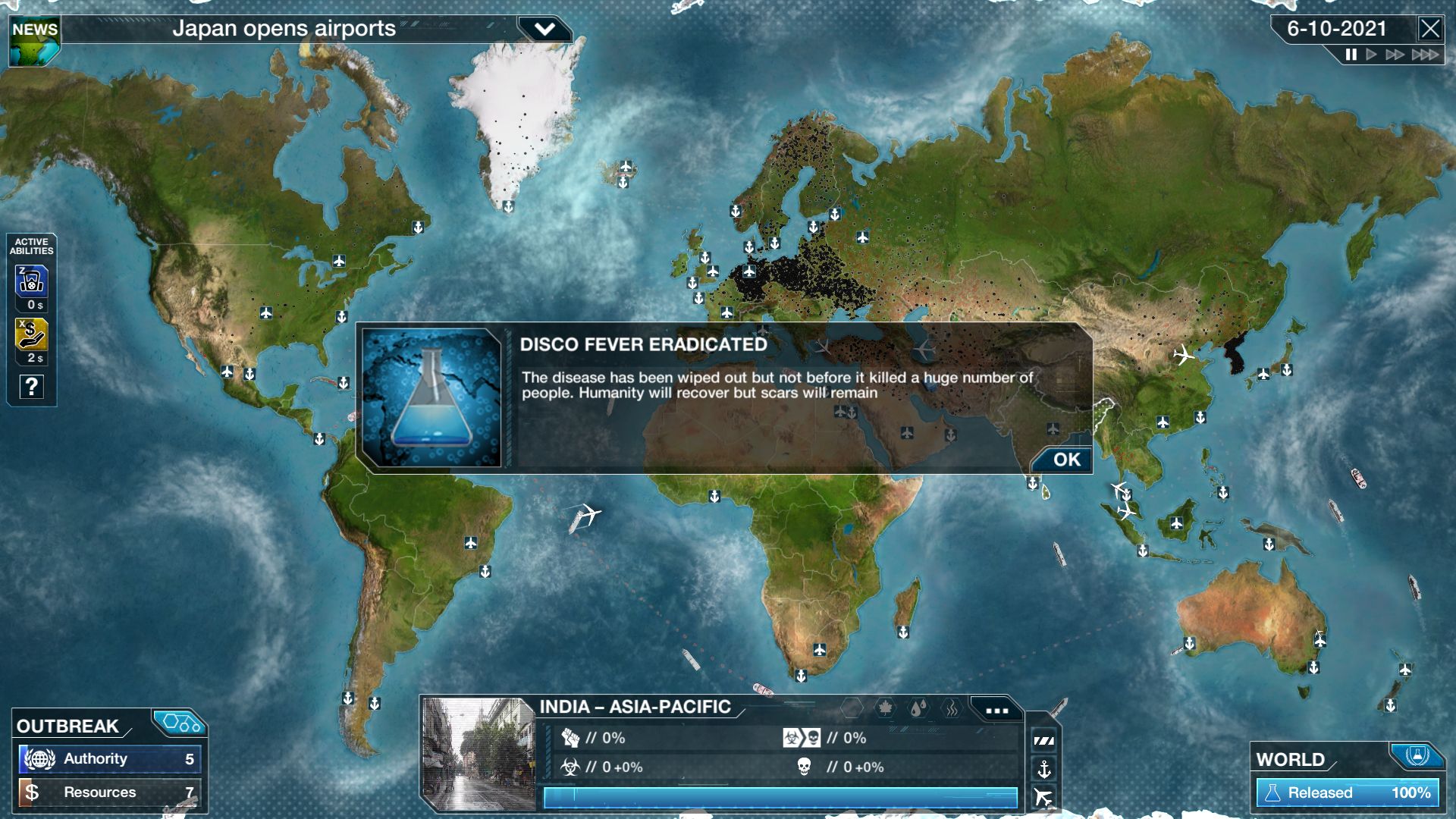The width and height of the screenshot is (1456, 819).
Task: Confirm the eradication popup with OK
Action: (1065, 460)
